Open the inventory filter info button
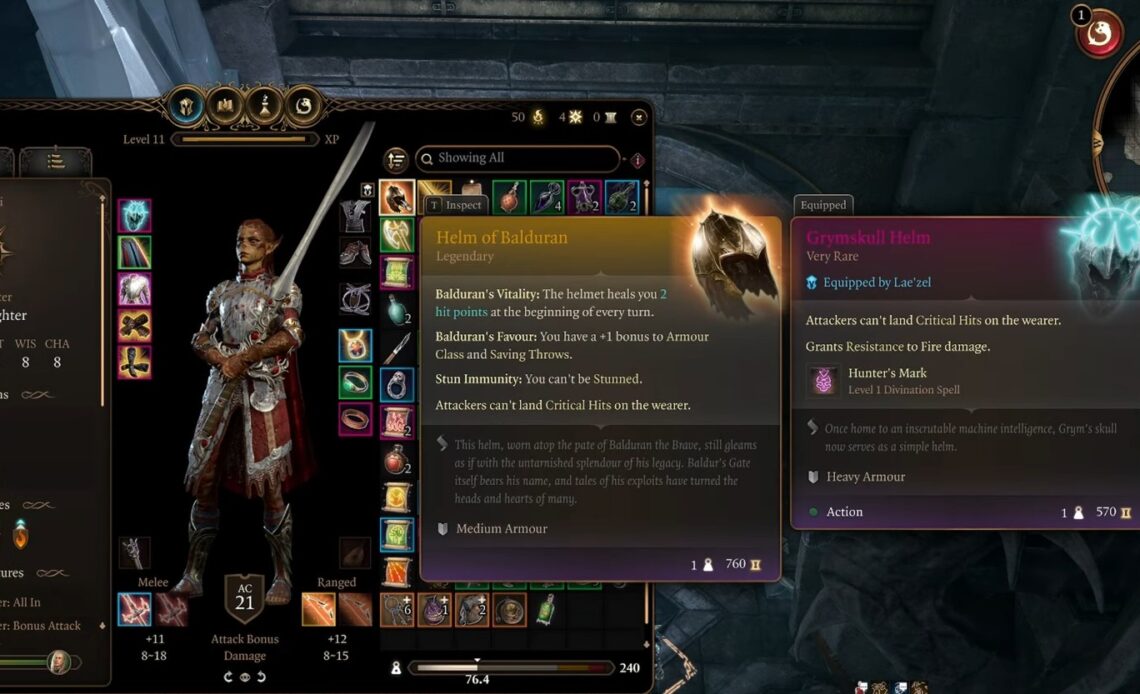This screenshot has width=1140, height=694. click(x=637, y=160)
